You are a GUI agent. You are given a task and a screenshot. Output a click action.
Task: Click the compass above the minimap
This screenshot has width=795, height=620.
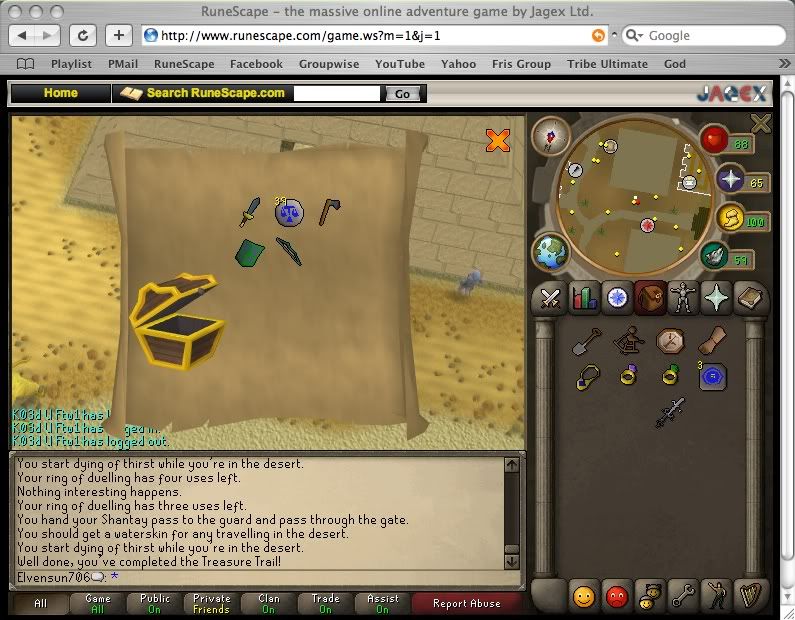(549, 135)
